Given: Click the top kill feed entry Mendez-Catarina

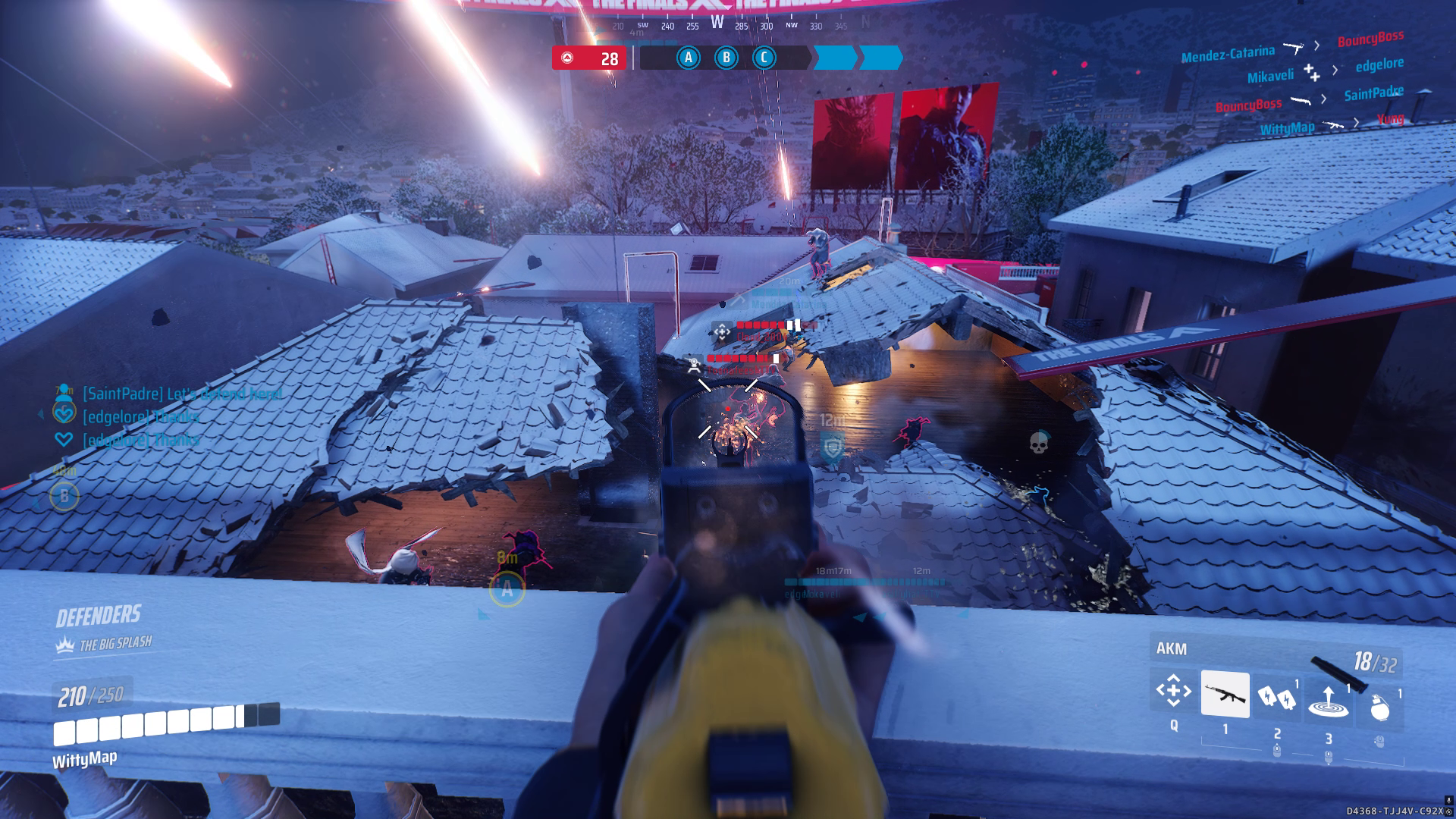Looking at the screenshot, I should click(1227, 53).
